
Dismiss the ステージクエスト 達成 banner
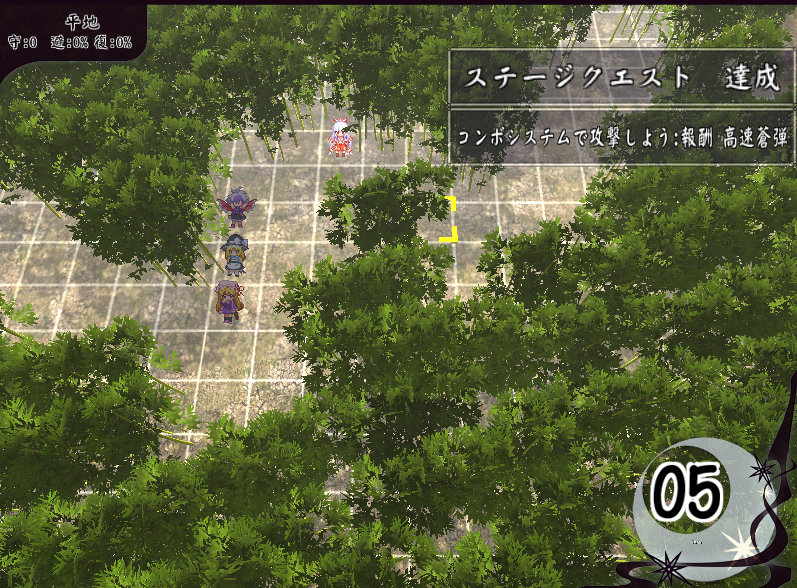click(620, 78)
